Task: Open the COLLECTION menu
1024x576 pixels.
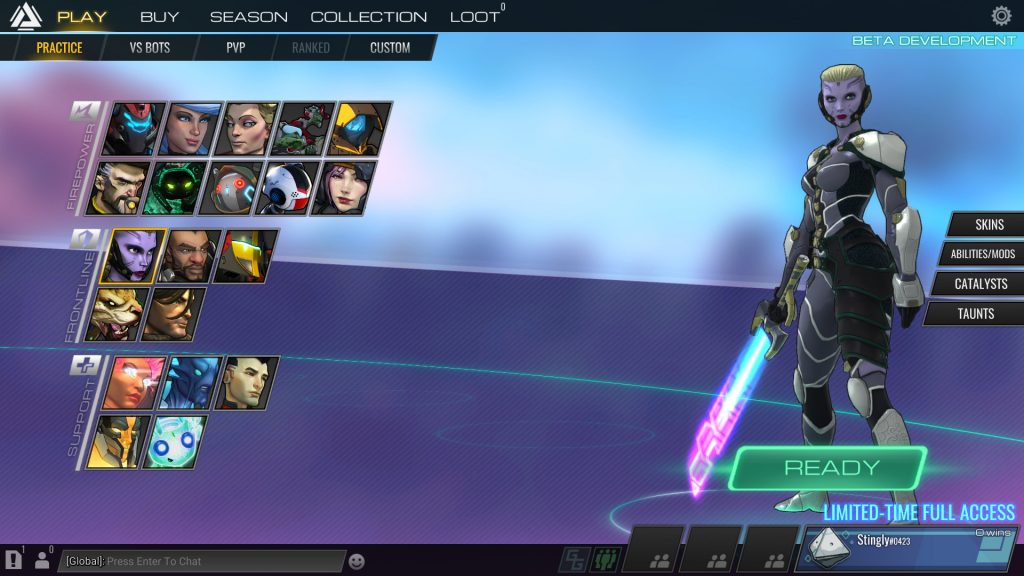Action: tap(368, 16)
